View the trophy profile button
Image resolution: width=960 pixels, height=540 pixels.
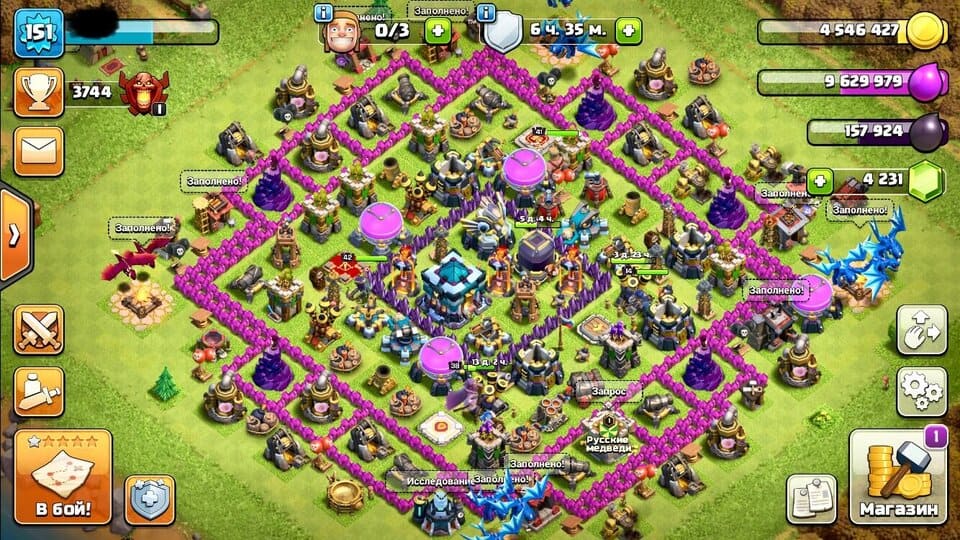tap(38, 93)
